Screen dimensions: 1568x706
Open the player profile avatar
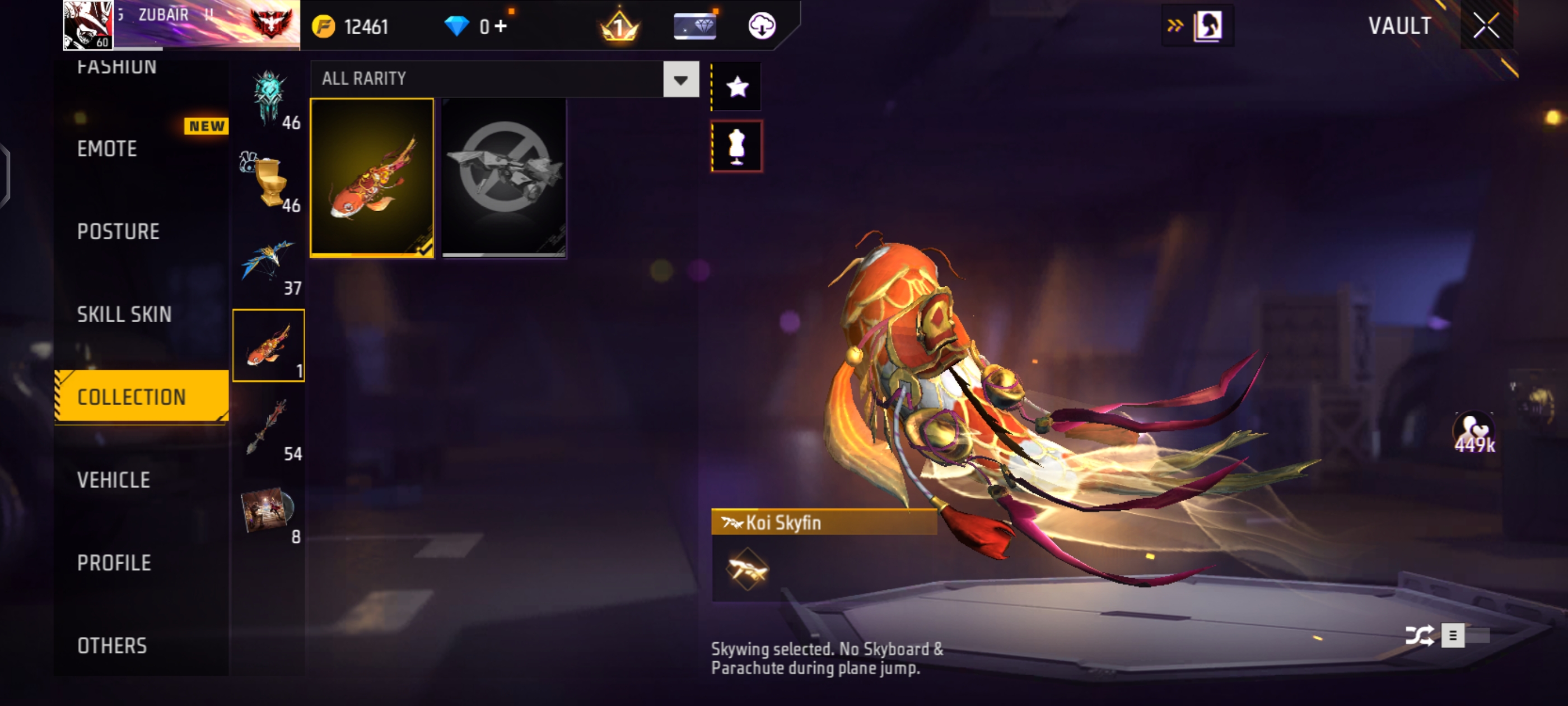pos(88,24)
